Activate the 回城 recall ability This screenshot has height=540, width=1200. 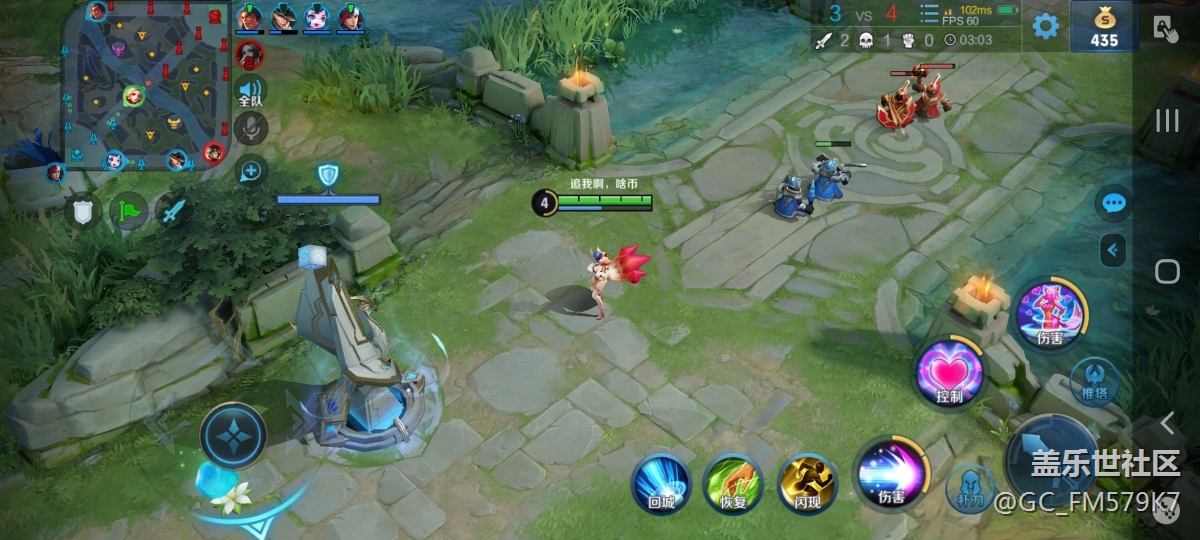click(661, 484)
